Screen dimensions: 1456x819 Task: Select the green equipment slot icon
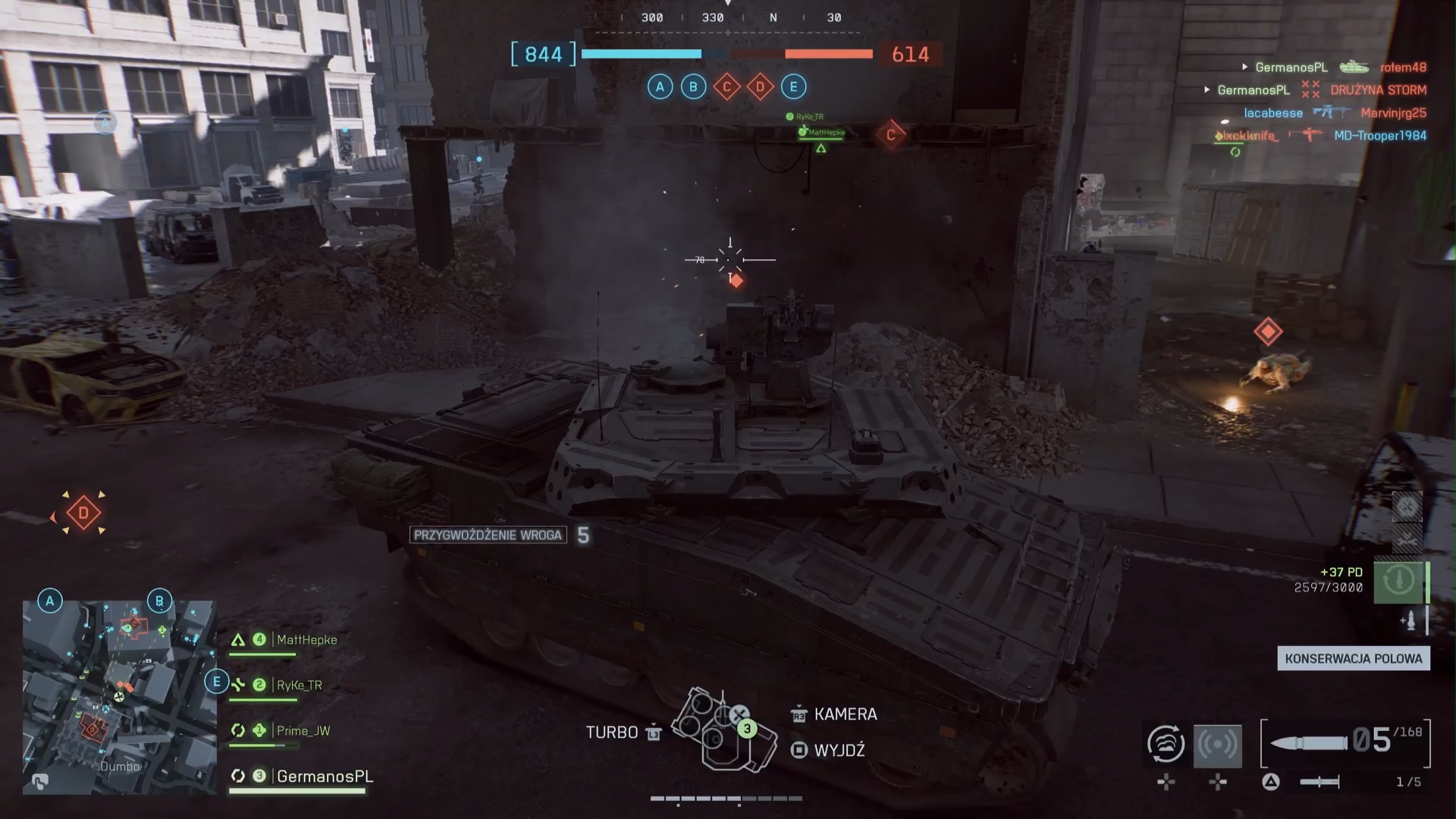click(1398, 581)
